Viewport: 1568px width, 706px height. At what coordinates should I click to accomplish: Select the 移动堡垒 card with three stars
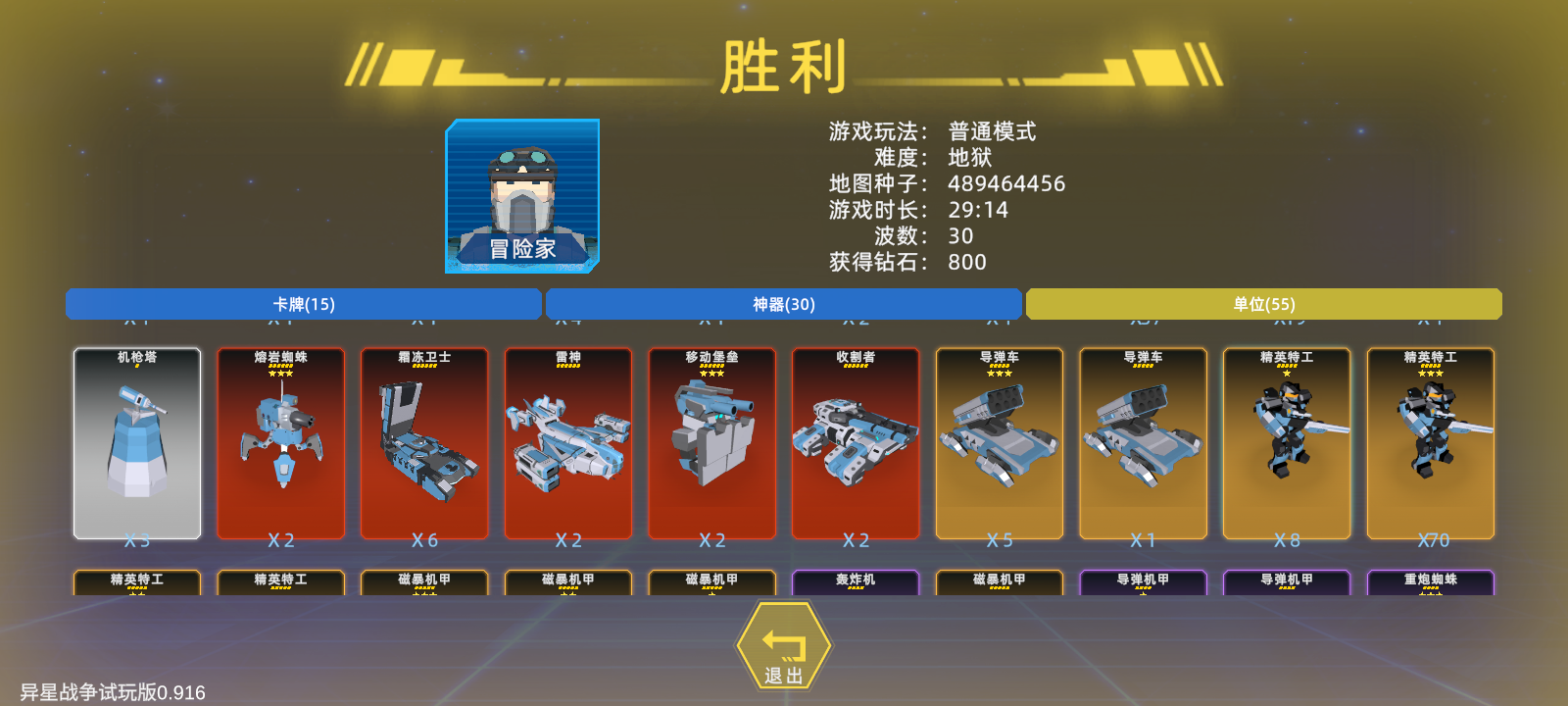(x=710, y=443)
